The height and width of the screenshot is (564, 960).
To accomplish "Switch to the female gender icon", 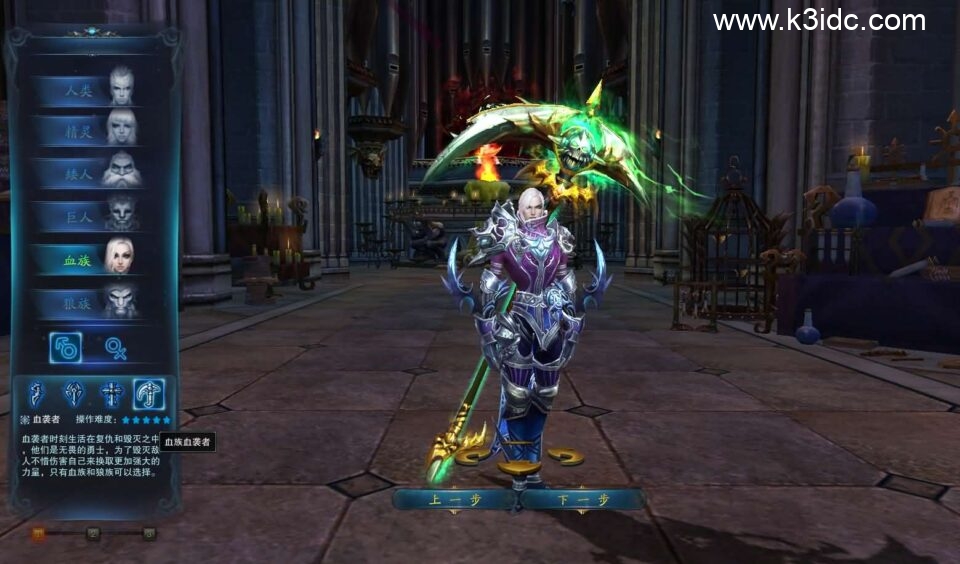I will point(116,347).
